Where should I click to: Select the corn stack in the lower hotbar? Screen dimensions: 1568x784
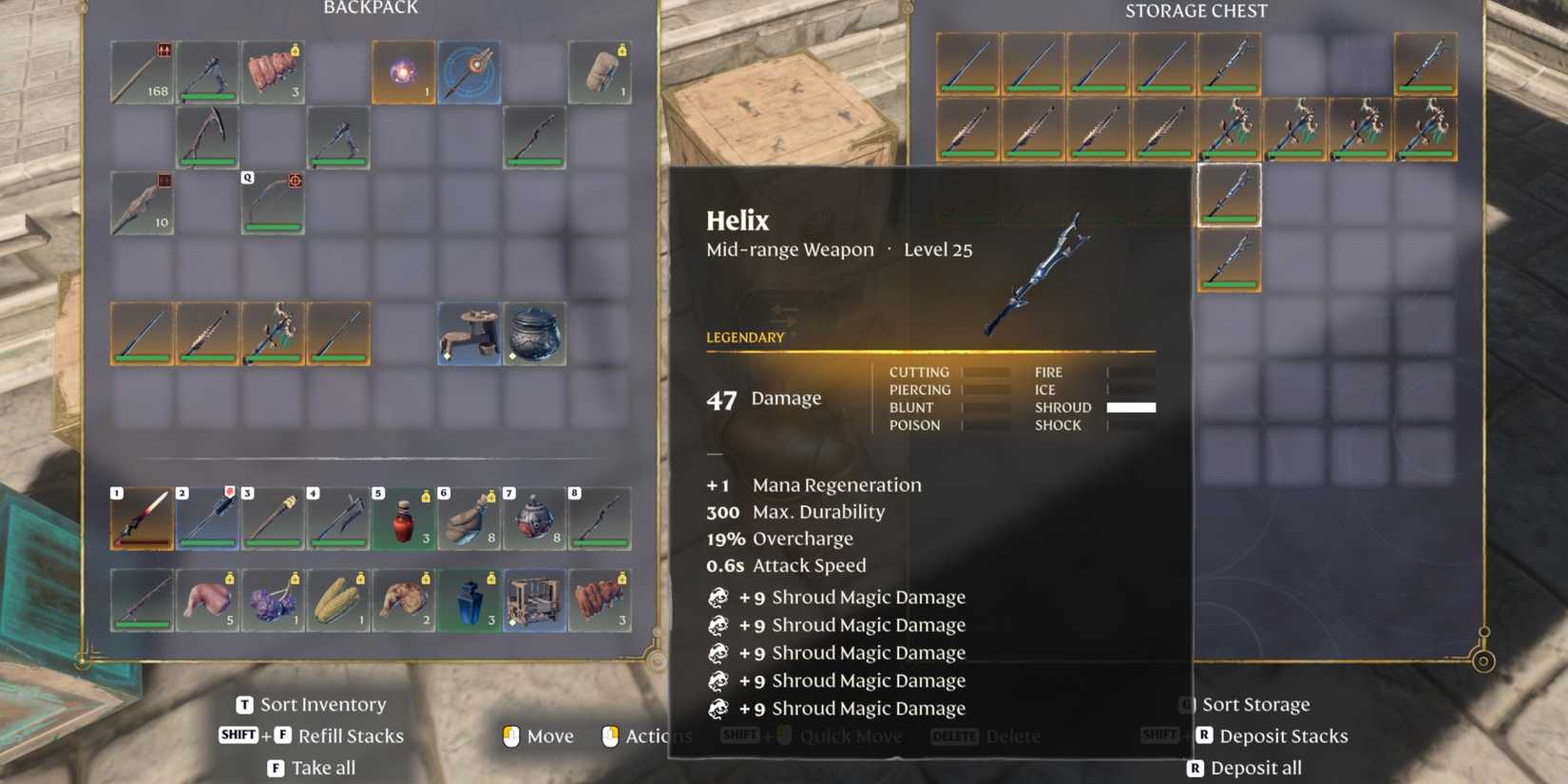339,601
